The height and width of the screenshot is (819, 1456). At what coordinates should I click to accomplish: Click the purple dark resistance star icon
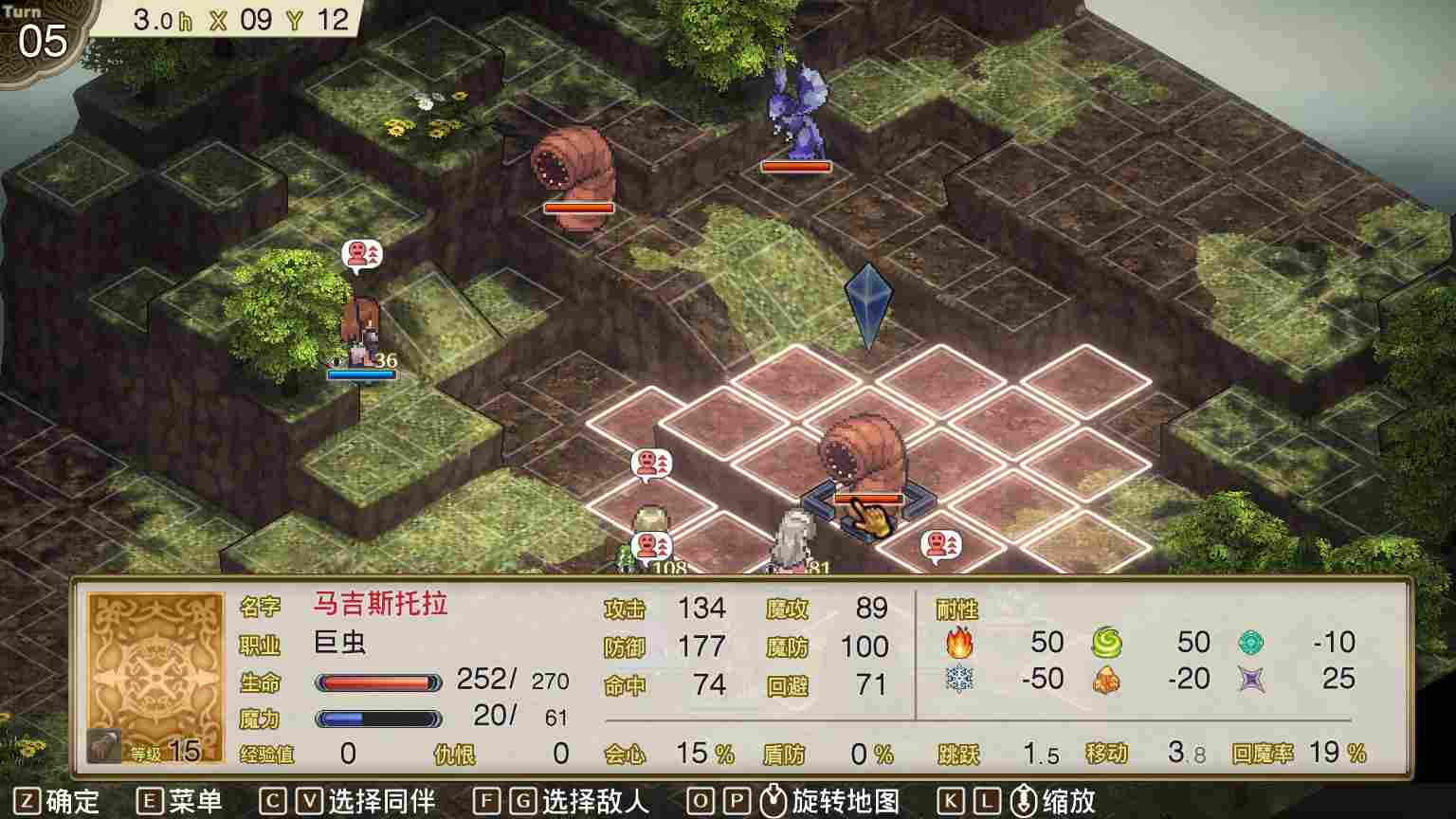click(x=1250, y=680)
